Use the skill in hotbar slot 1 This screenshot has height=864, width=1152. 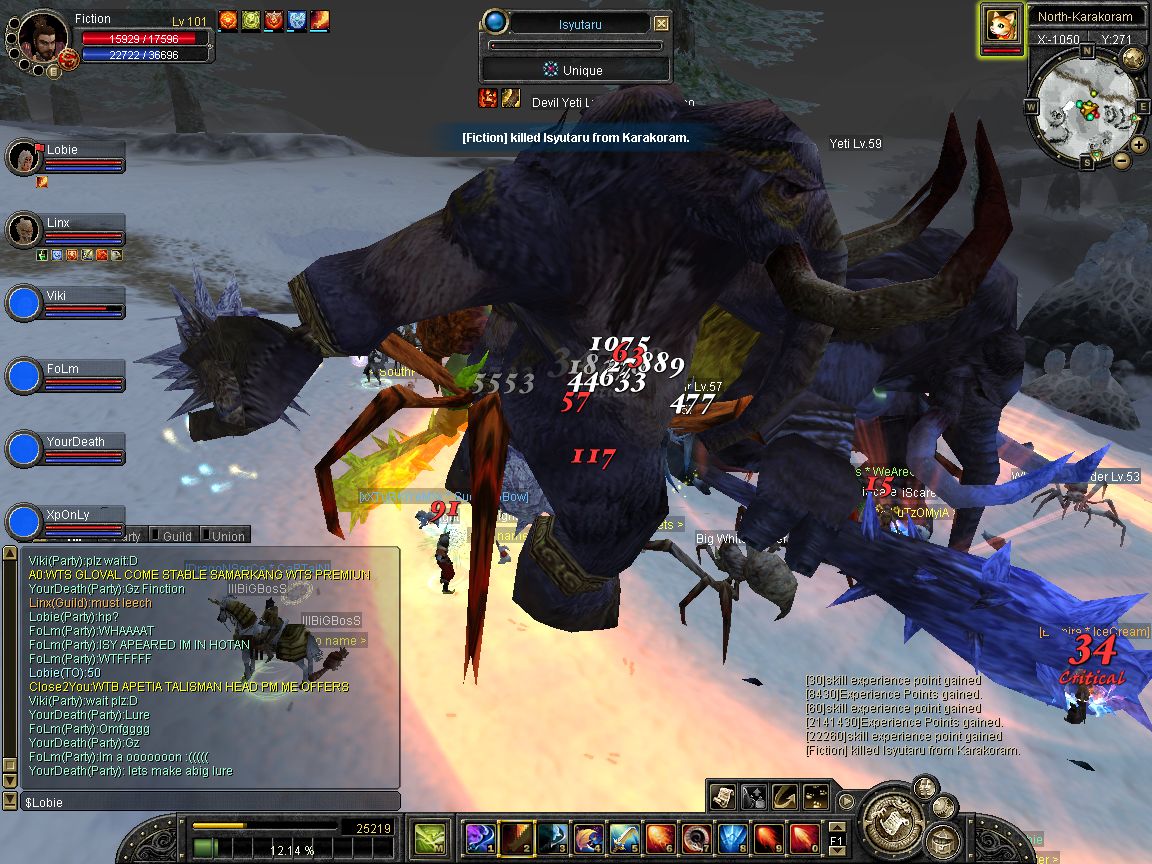(481, 837)
